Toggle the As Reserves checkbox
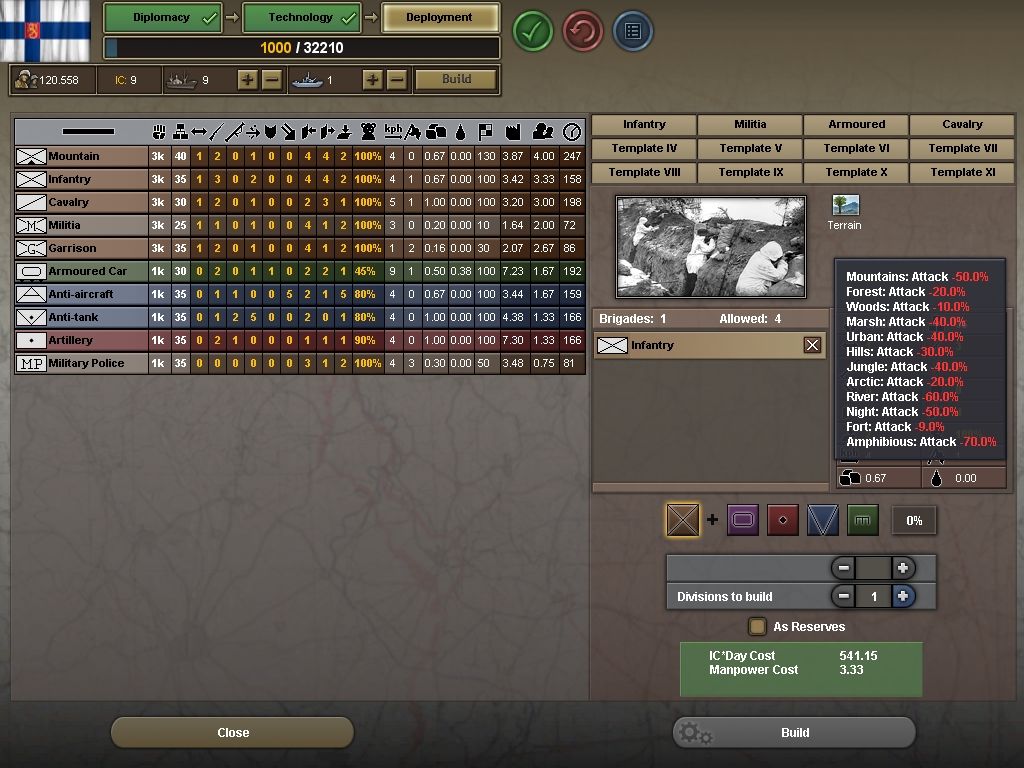The height and width of the screenshot is (768, 1024). point(758,627)
